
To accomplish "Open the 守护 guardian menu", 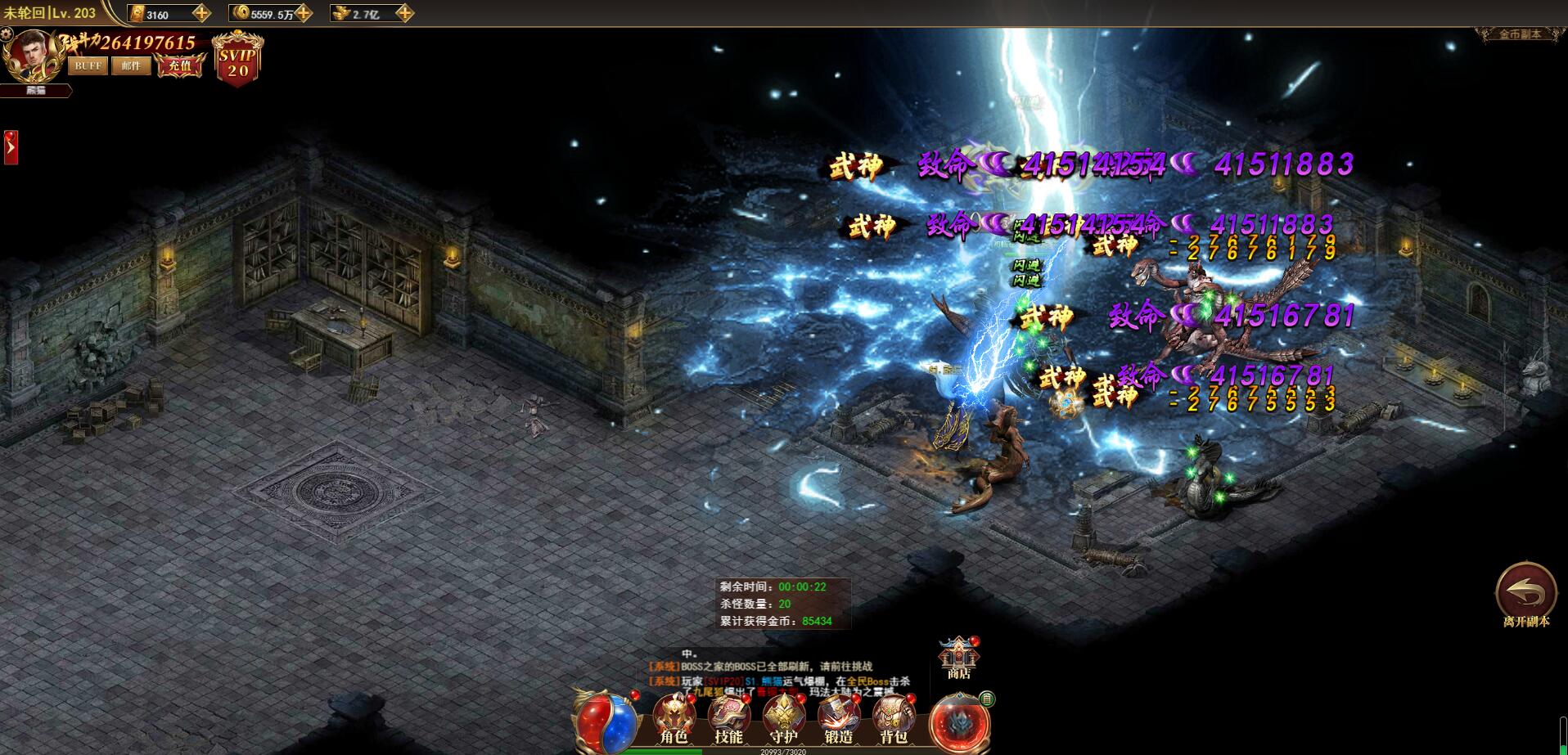I will (783, 720).
